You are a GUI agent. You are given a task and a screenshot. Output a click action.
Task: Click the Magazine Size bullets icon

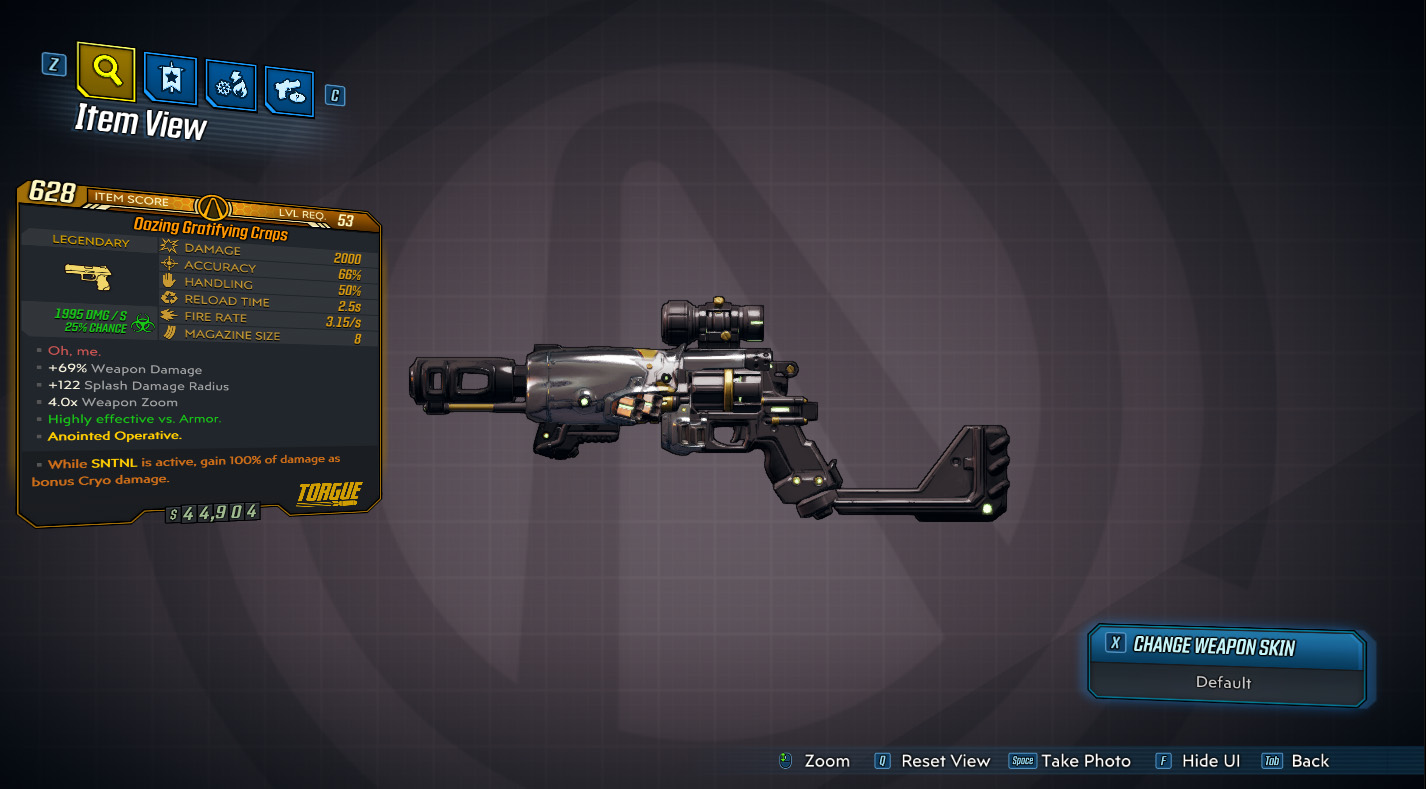coord(168,334)
